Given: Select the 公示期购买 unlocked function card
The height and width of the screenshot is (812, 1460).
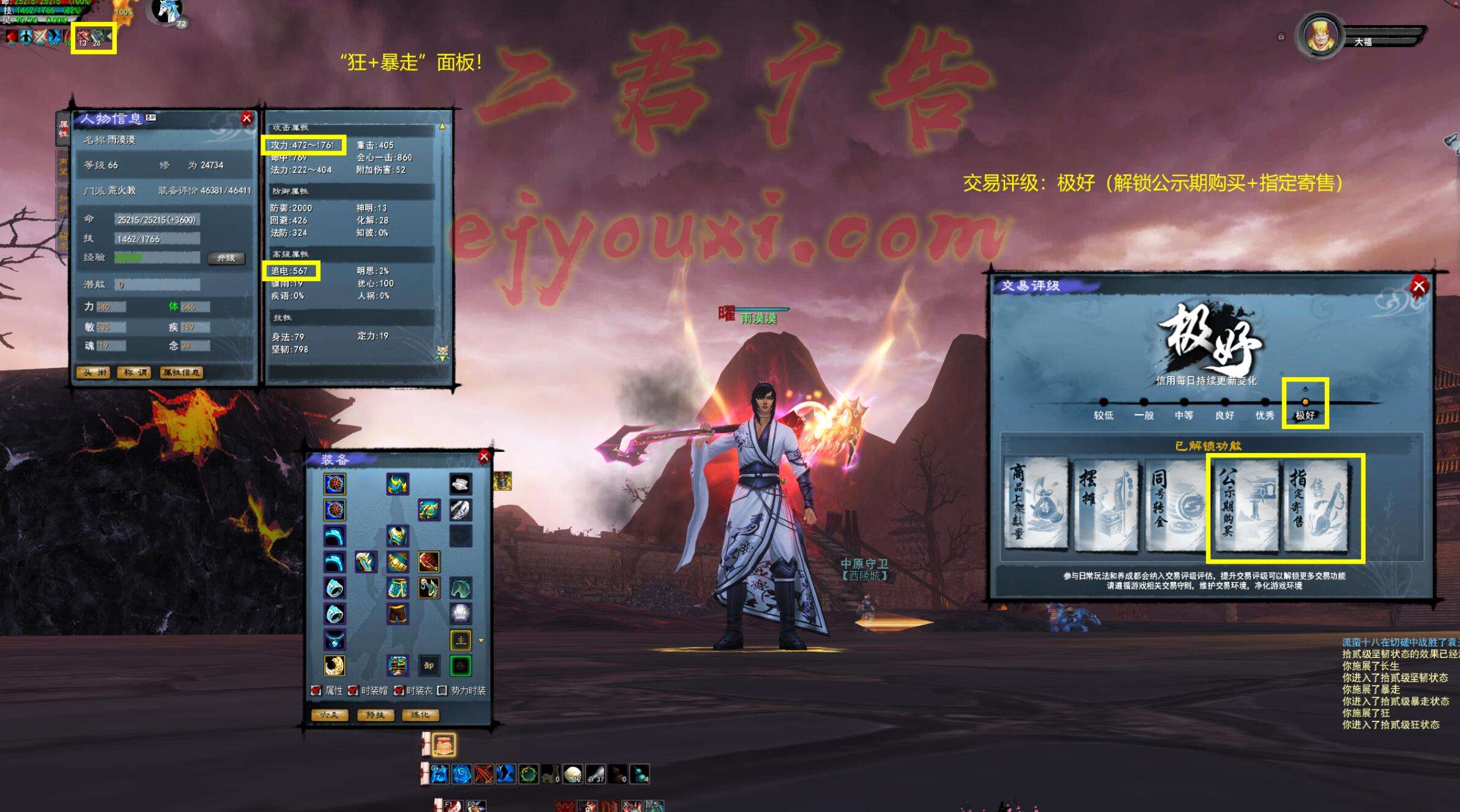Looking at the screenshot, I should point(1245,506).
